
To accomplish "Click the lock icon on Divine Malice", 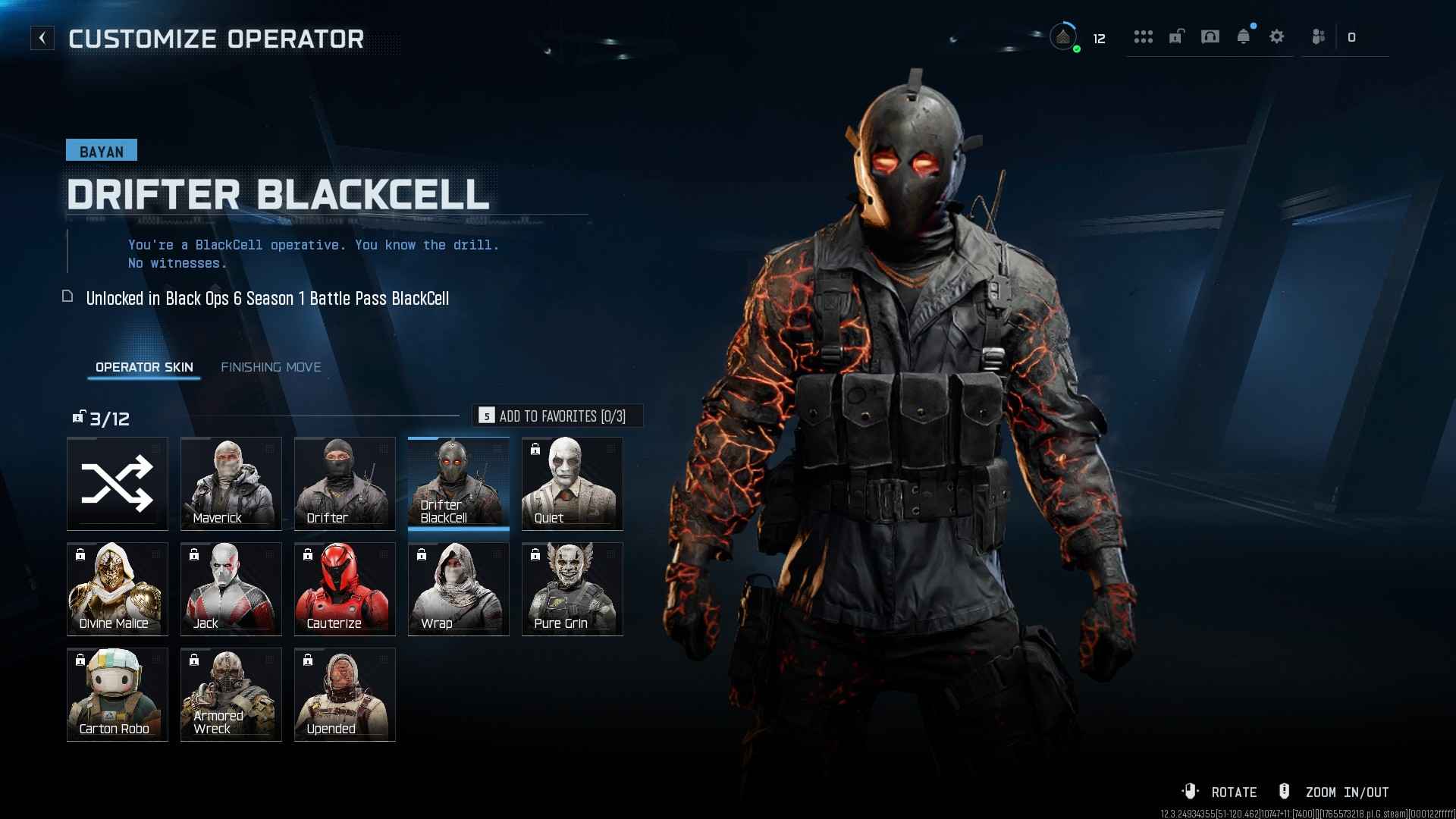I will pyautogui.click(x=80, y=555).
